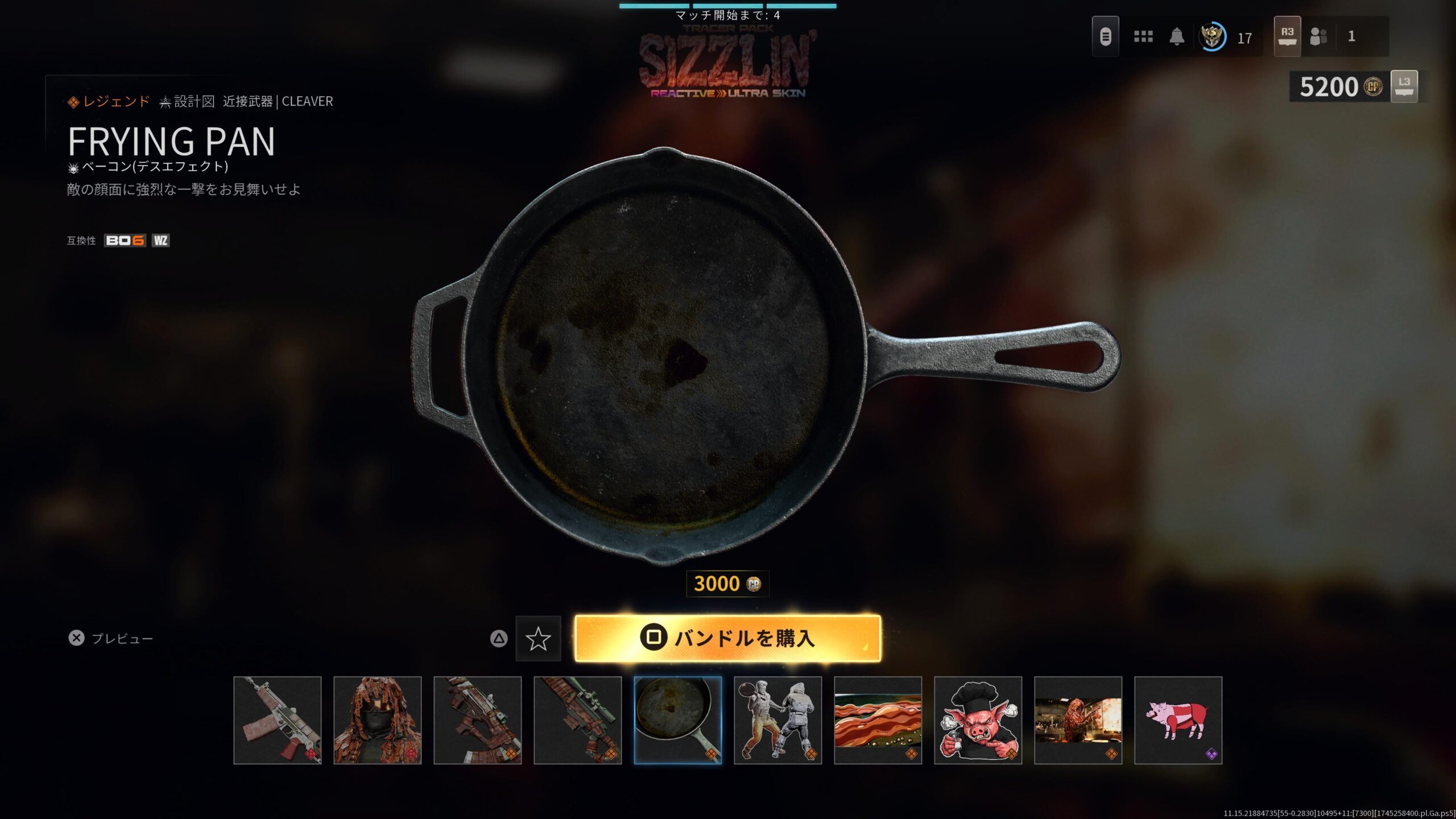Select the frying pan melee thumbnail
This screenshot has width=1456, height=819.
678,720
